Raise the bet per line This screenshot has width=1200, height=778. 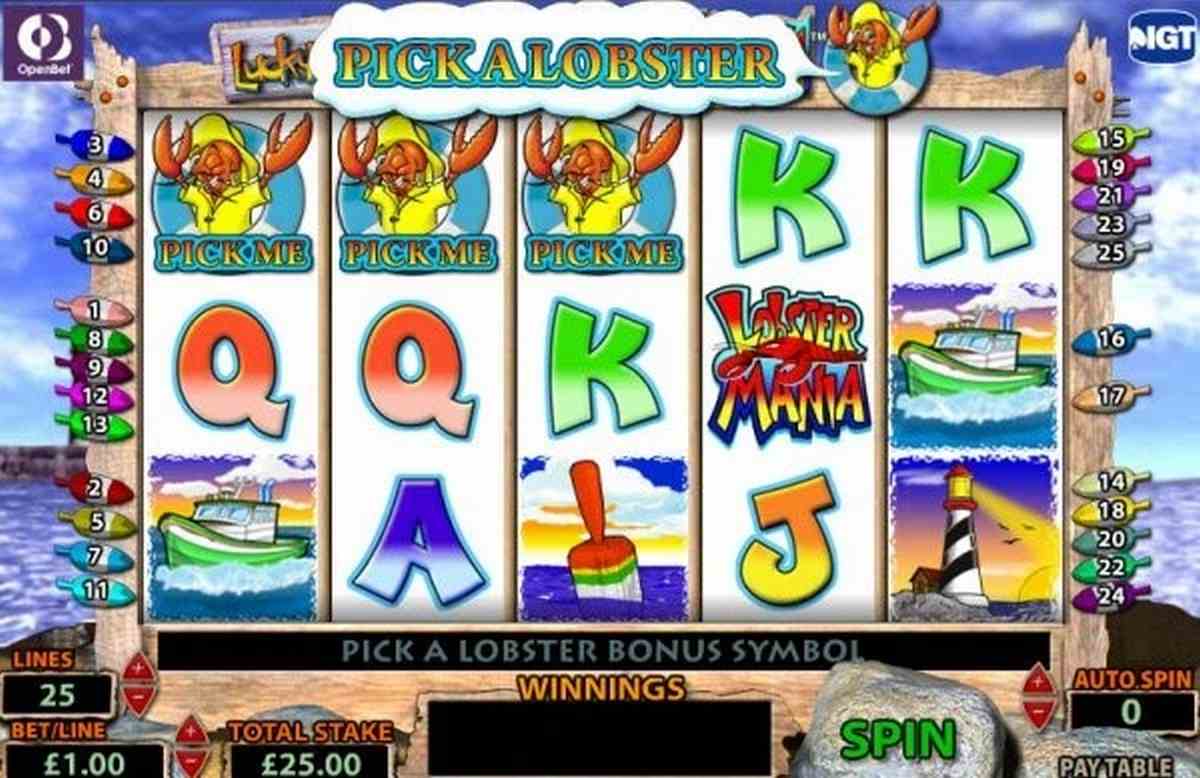coord(190,731)
